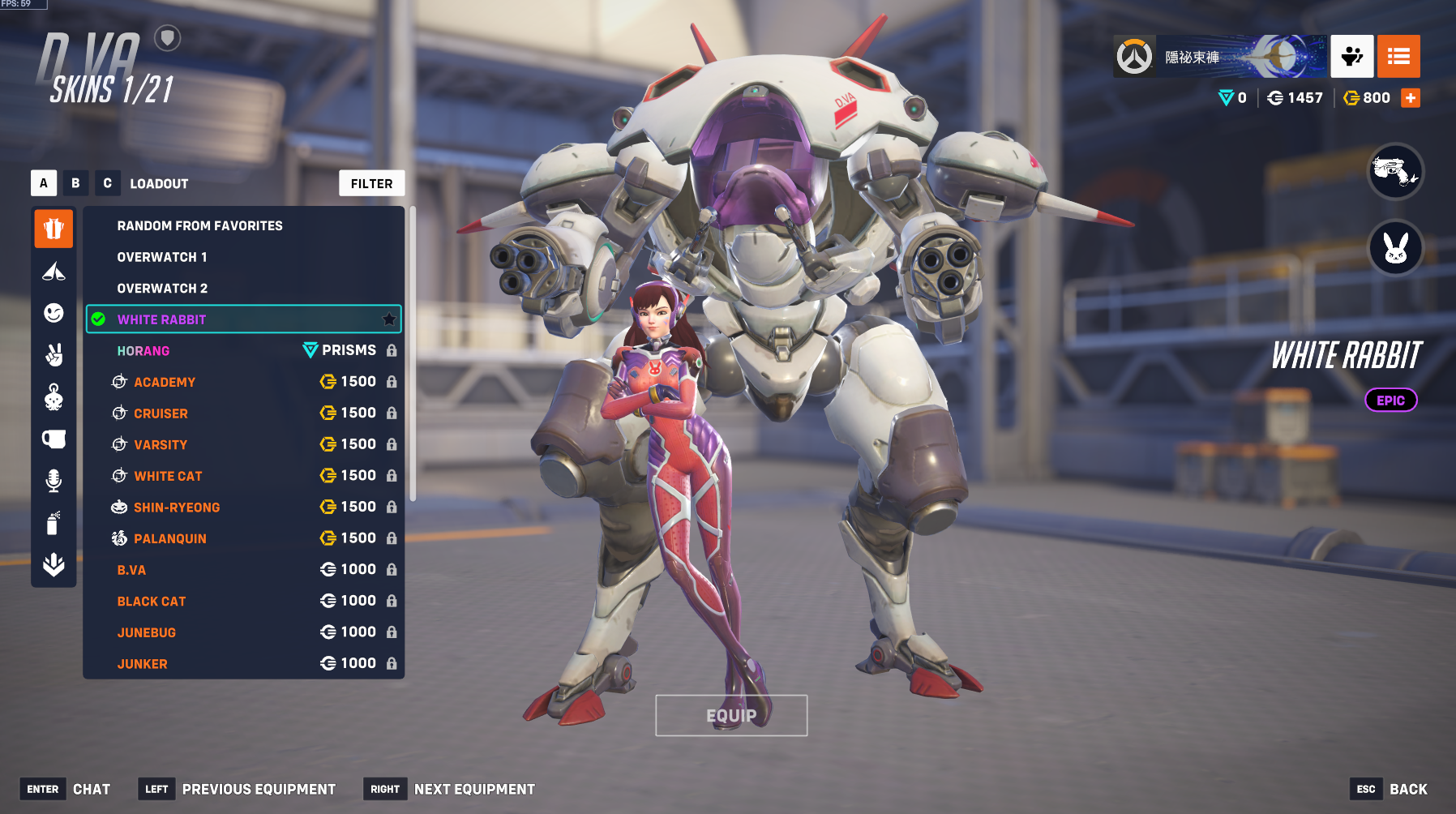Go back with the Back button
The height and width of the screenshot is (814, 1456).
[x=1408, y=789]
